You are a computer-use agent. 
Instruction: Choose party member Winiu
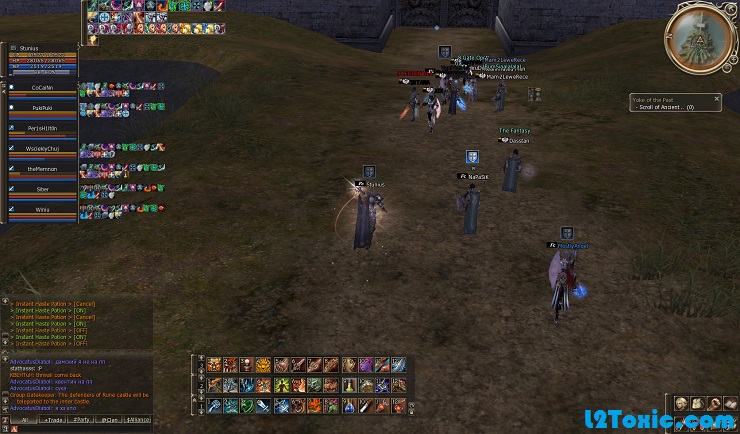point(42,210)
